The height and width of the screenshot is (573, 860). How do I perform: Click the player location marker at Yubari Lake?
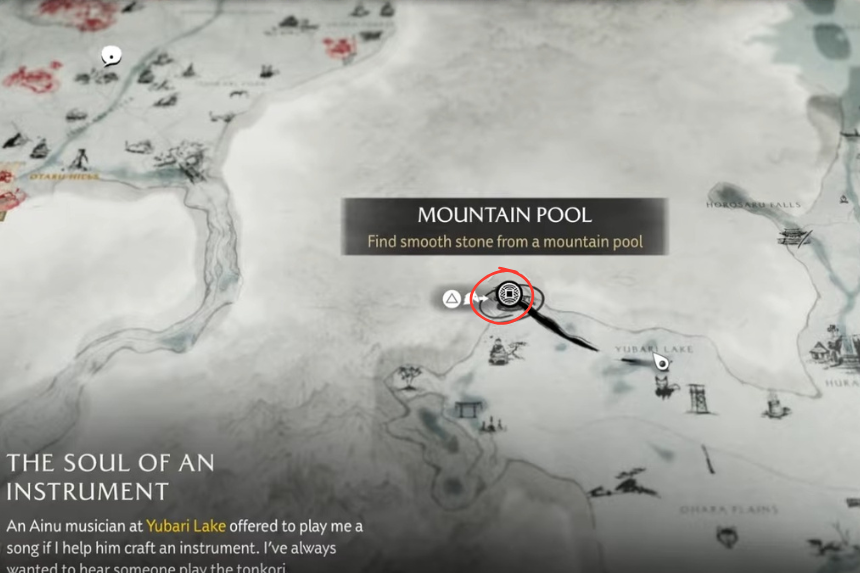tap(661, 362)
